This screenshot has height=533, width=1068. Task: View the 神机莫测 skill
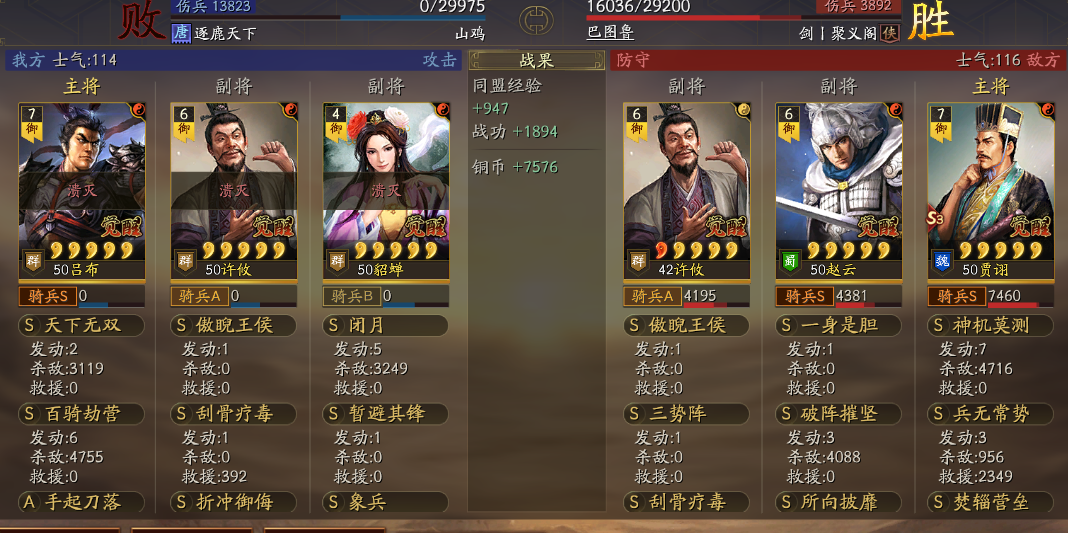point(991,325)
